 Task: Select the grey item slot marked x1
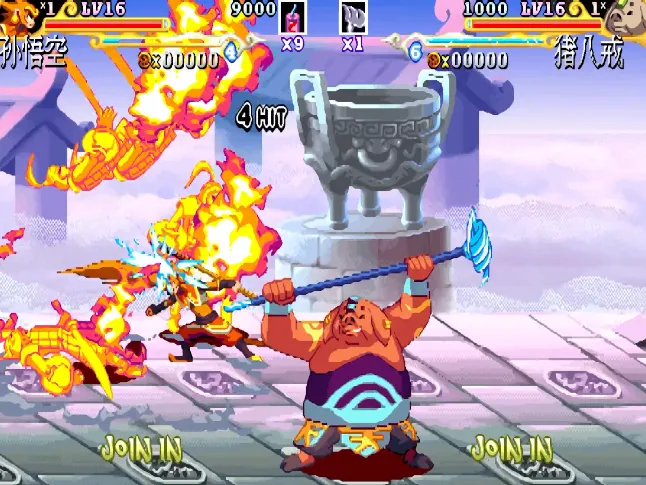tap(354, 17)
